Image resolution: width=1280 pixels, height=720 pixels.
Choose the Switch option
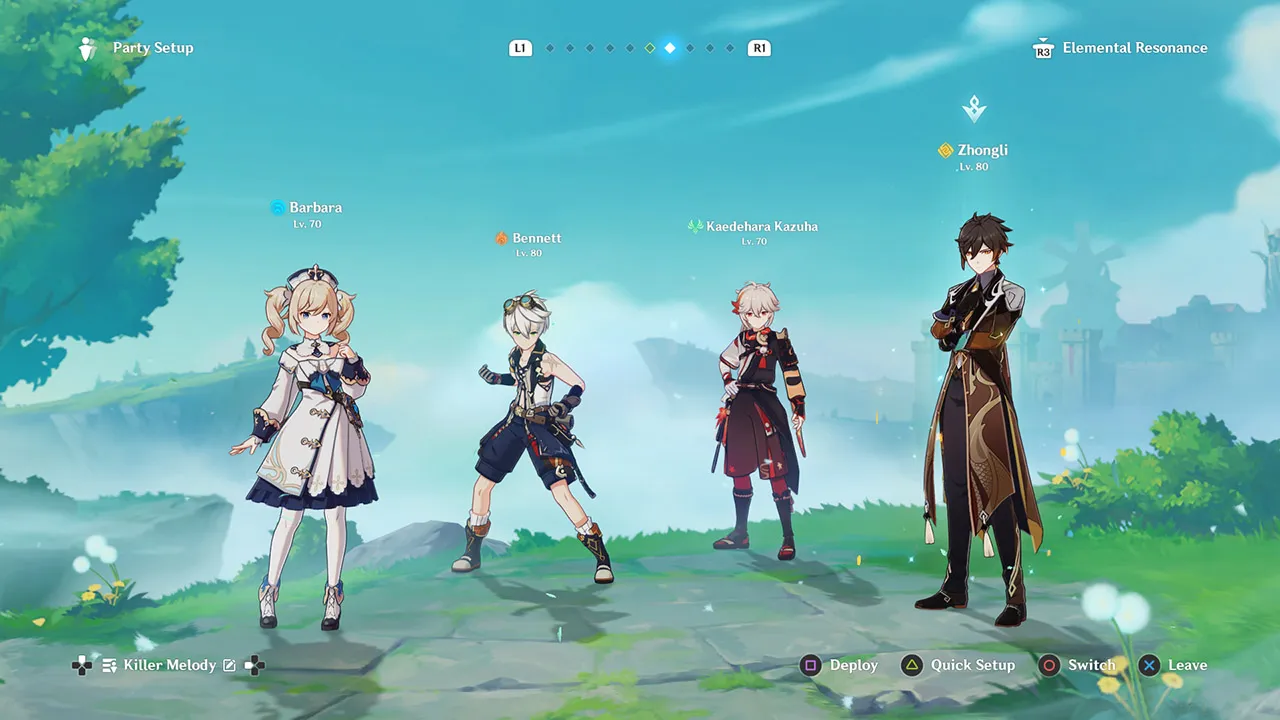(x=1077, y=665)
